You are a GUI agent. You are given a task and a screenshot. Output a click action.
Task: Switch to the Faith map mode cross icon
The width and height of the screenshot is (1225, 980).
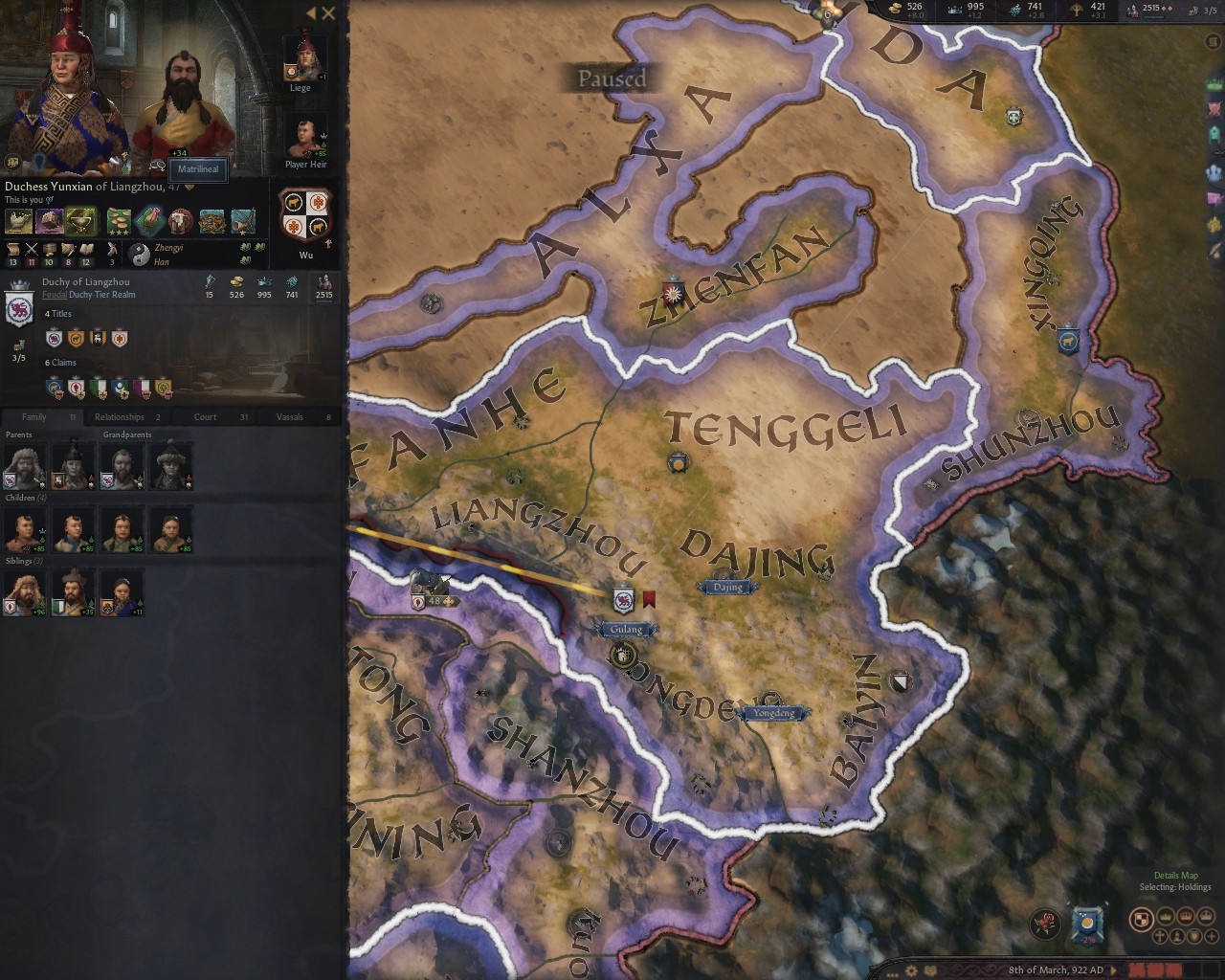click(x=1159, y=937)
